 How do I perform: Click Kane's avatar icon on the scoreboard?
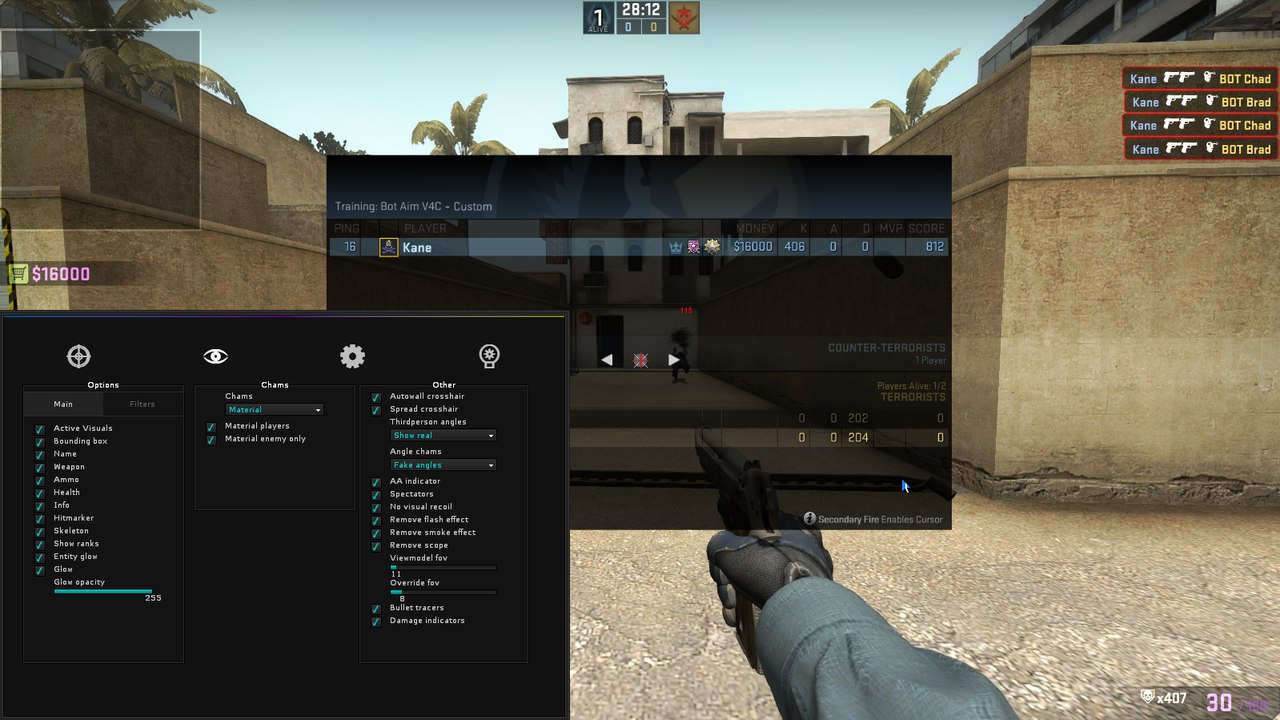(387, 247)
